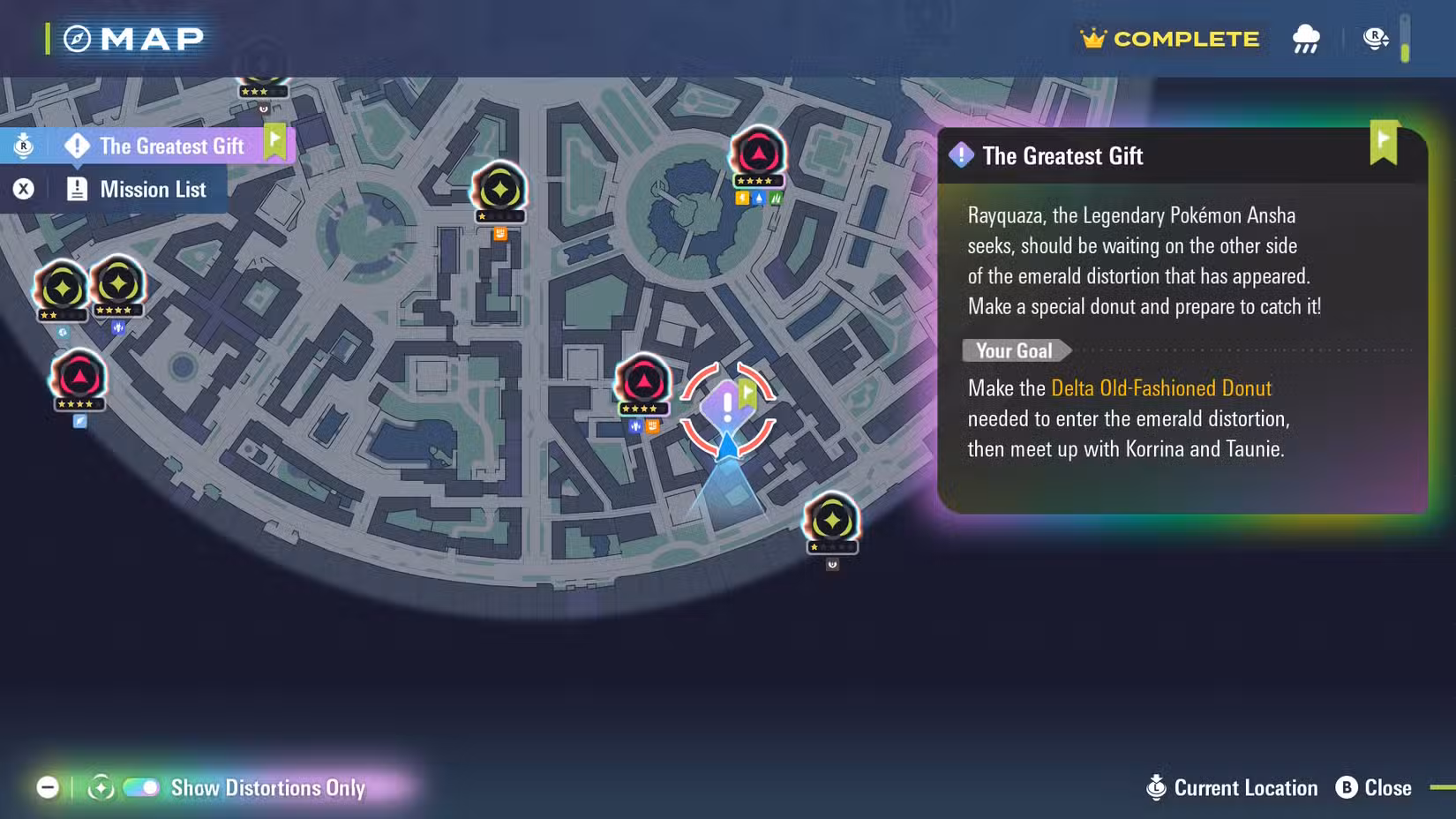Image resolution: width=1456 pixels, height=819 pixels.
Task: Toggle Show Distortions Only switch
Action: (x=141, y=787)
